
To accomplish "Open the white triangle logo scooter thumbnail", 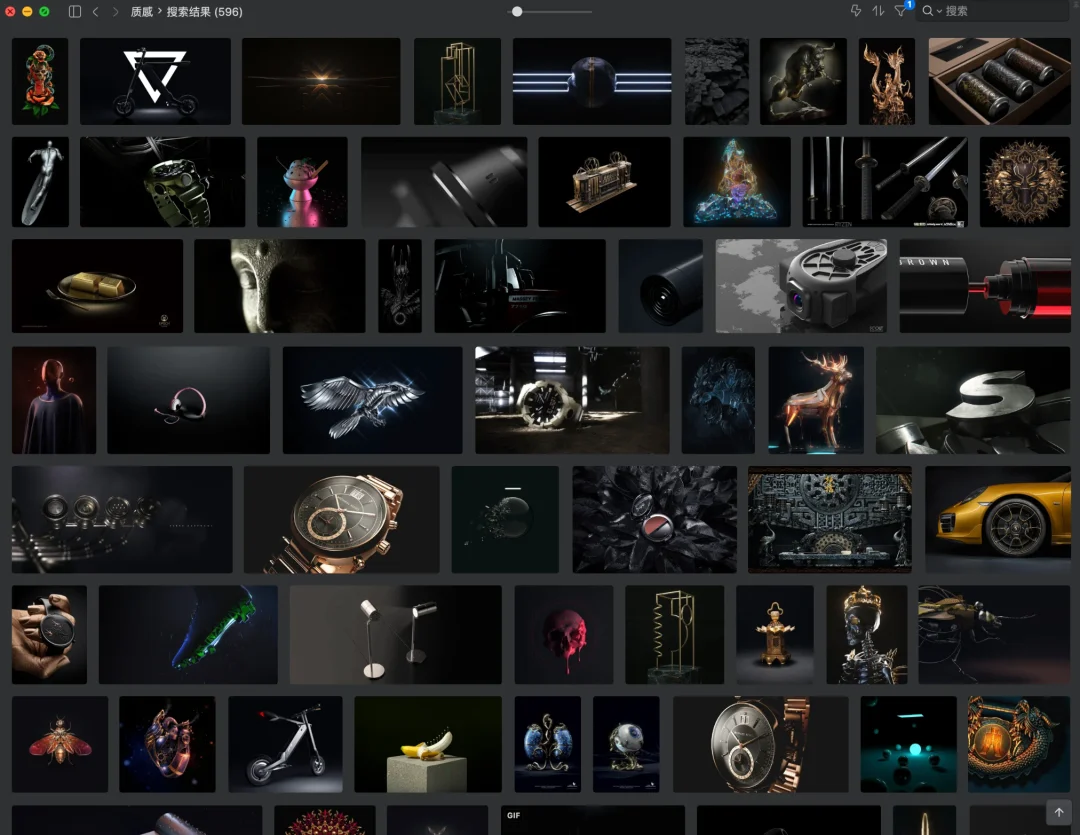I will 155,81.
